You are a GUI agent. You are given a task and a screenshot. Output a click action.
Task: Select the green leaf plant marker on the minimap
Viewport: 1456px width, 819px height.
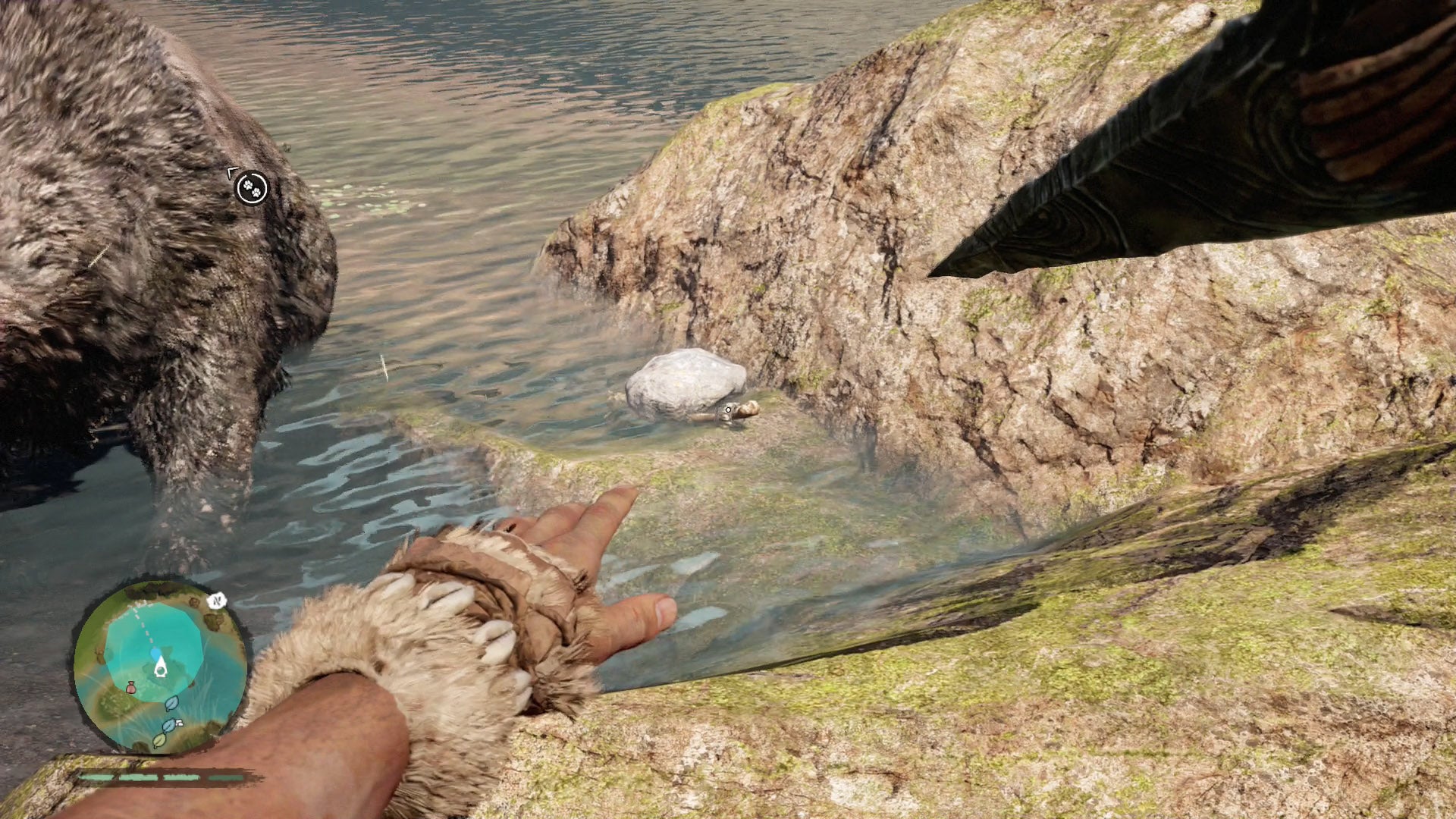[158, 741]
